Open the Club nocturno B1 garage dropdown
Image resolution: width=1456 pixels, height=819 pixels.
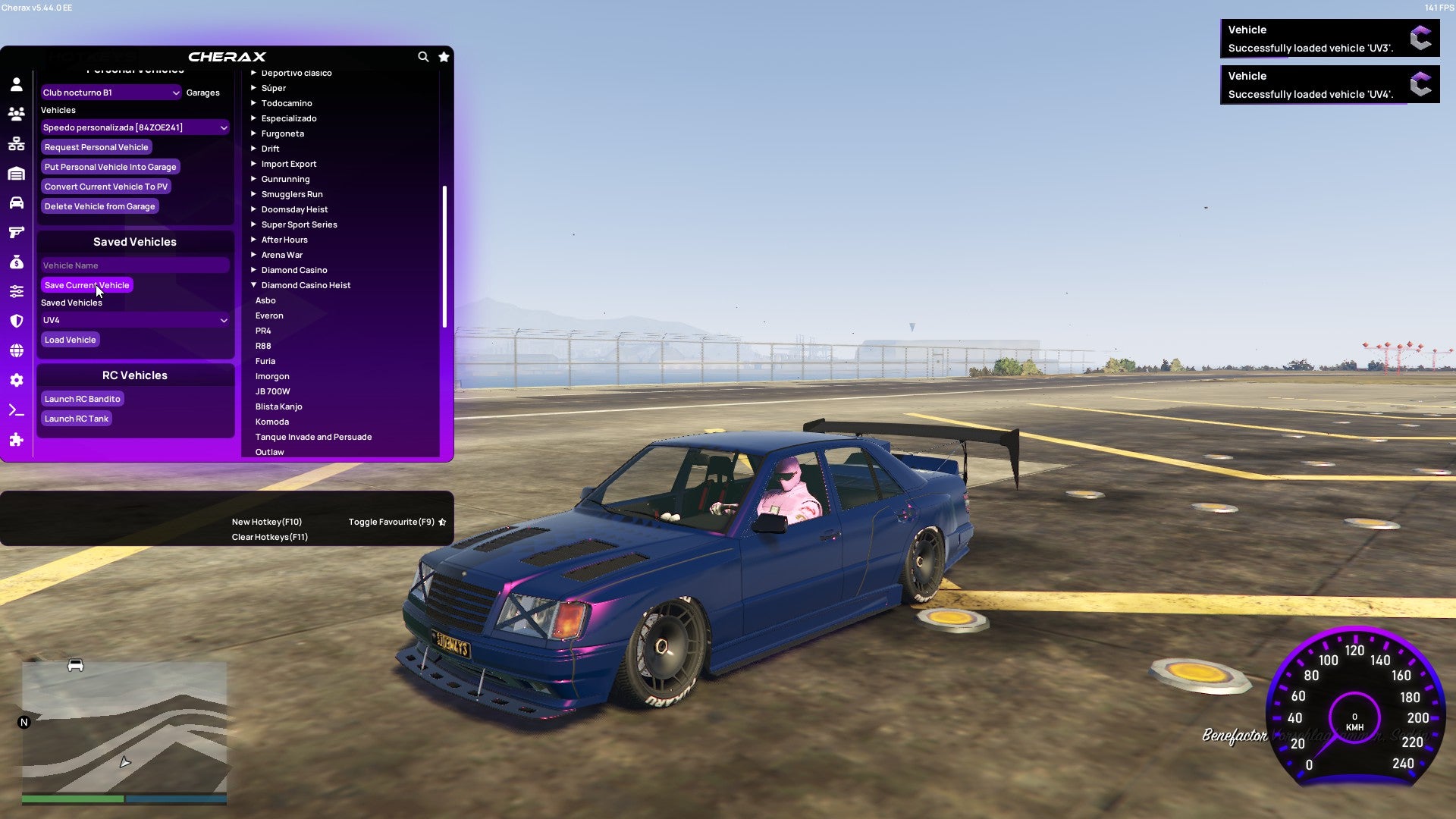(111, 92)
